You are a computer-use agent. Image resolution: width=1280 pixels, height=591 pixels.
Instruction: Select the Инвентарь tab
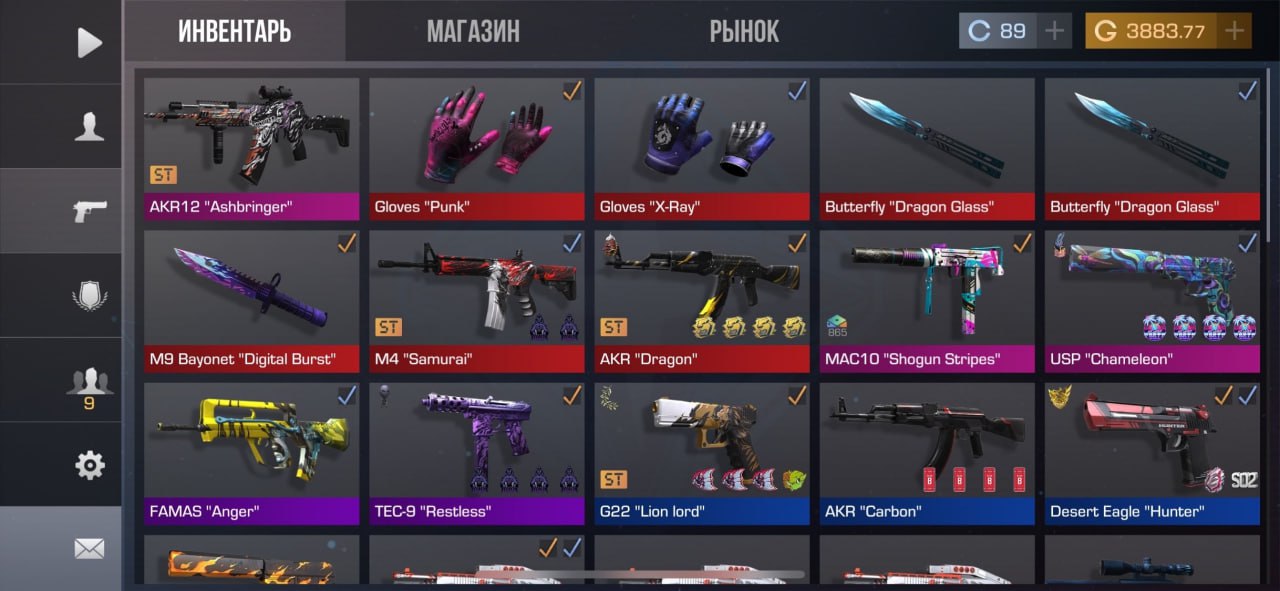tap(235, 31)
